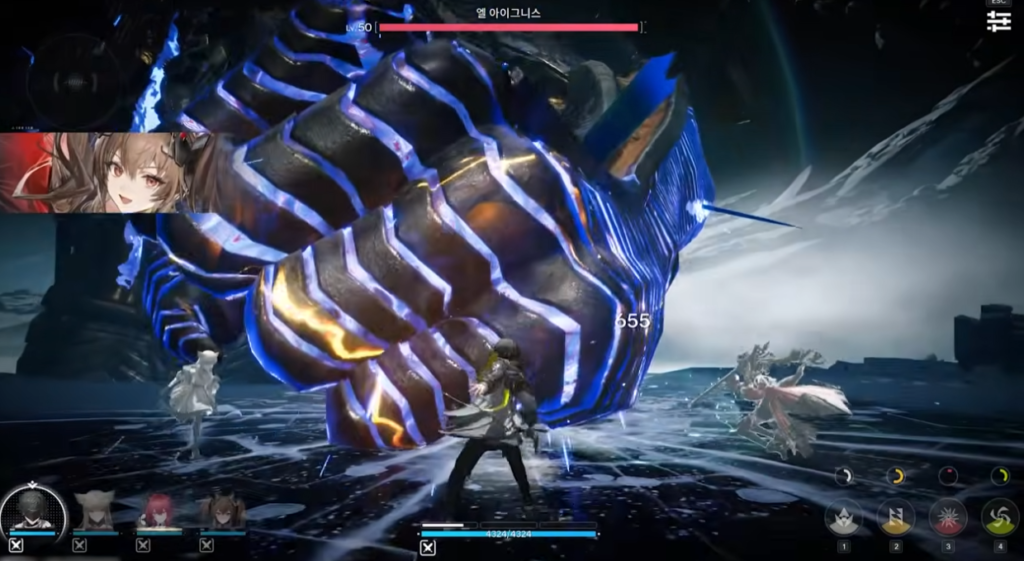This screenshot has width=1024, height=561.
Task: Switch to the white-haired cat-eared character portrait
Action: (95, 511)
